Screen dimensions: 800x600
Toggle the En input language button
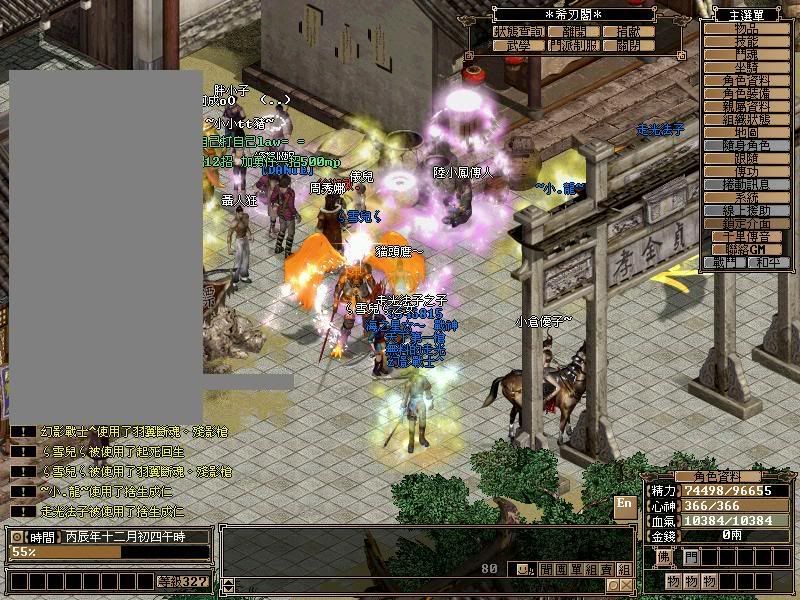(624, 504)
